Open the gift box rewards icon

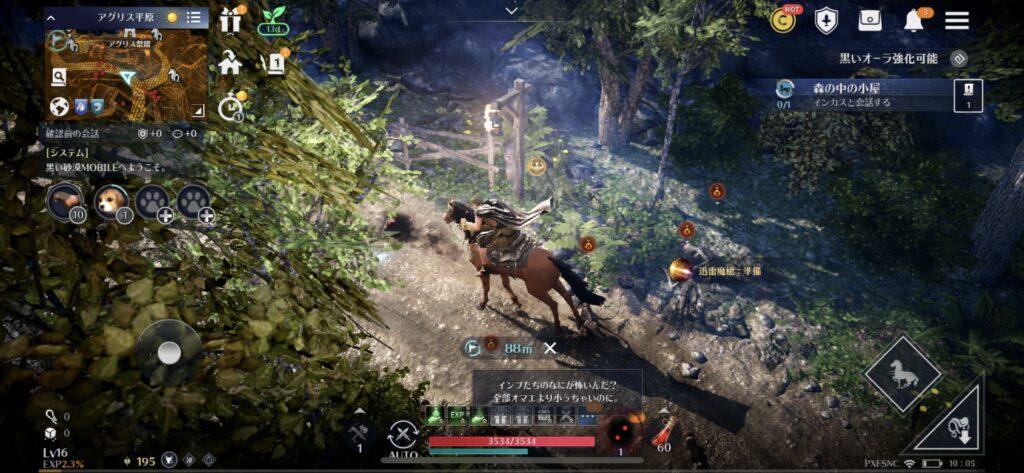(x=231, y=19)
